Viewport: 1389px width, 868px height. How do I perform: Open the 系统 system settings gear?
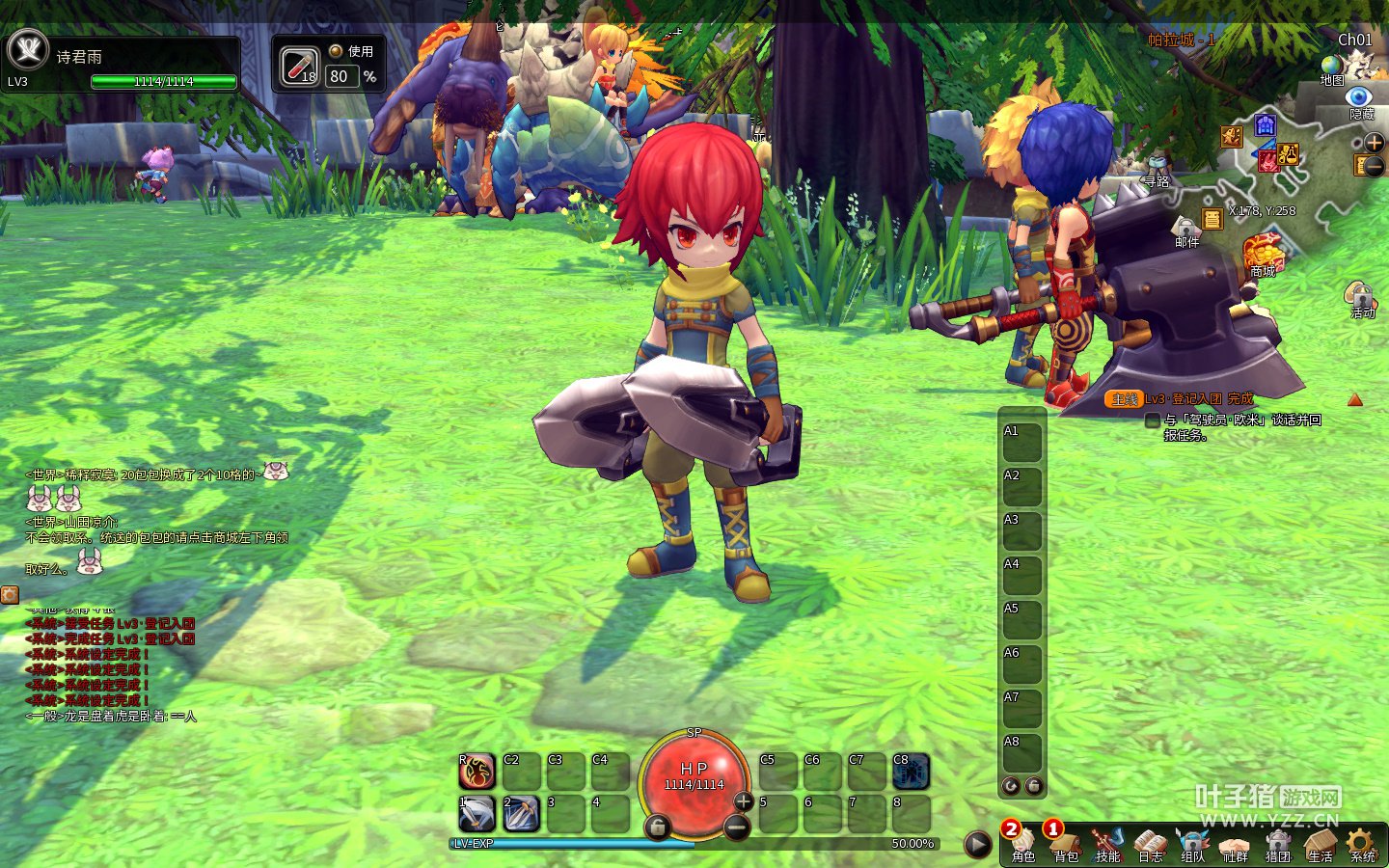point(1362,845)
